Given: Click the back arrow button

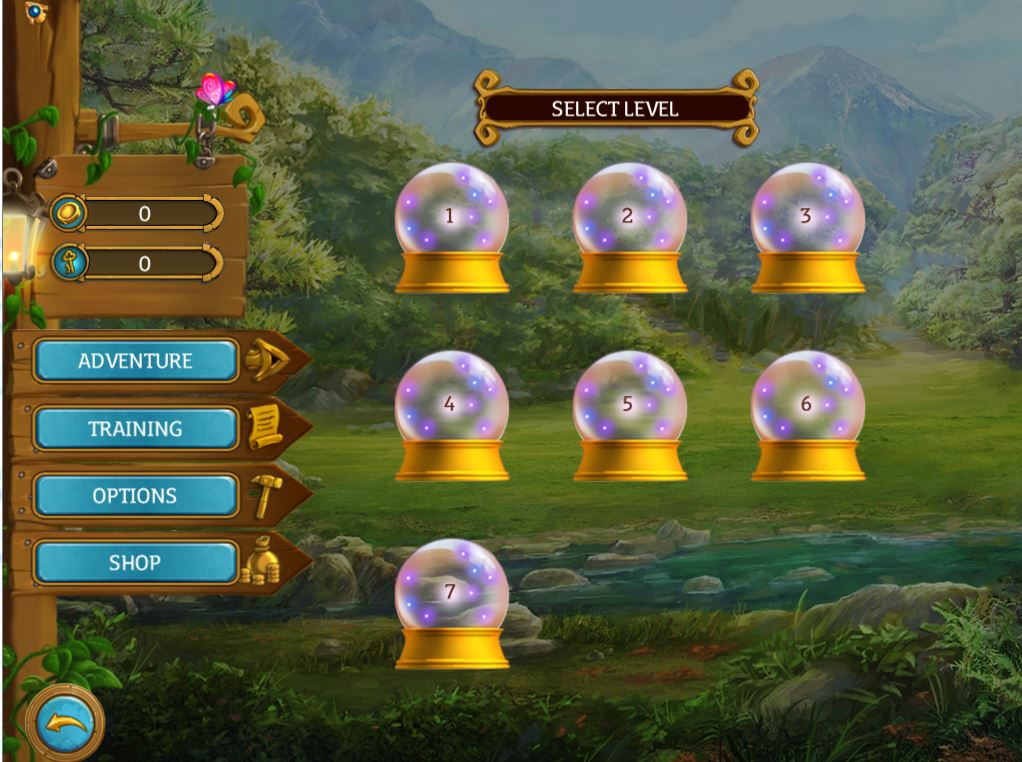Looking at the screenshot, I should pos(64,720).
